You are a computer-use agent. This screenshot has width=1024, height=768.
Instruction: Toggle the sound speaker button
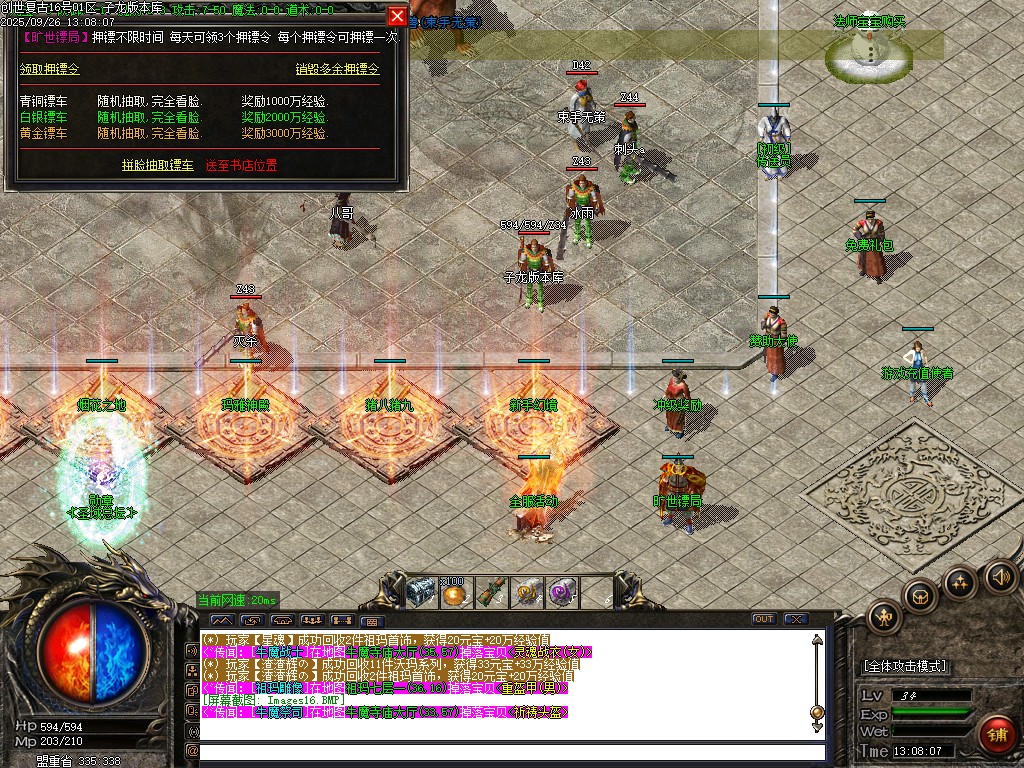point(1000,576)
